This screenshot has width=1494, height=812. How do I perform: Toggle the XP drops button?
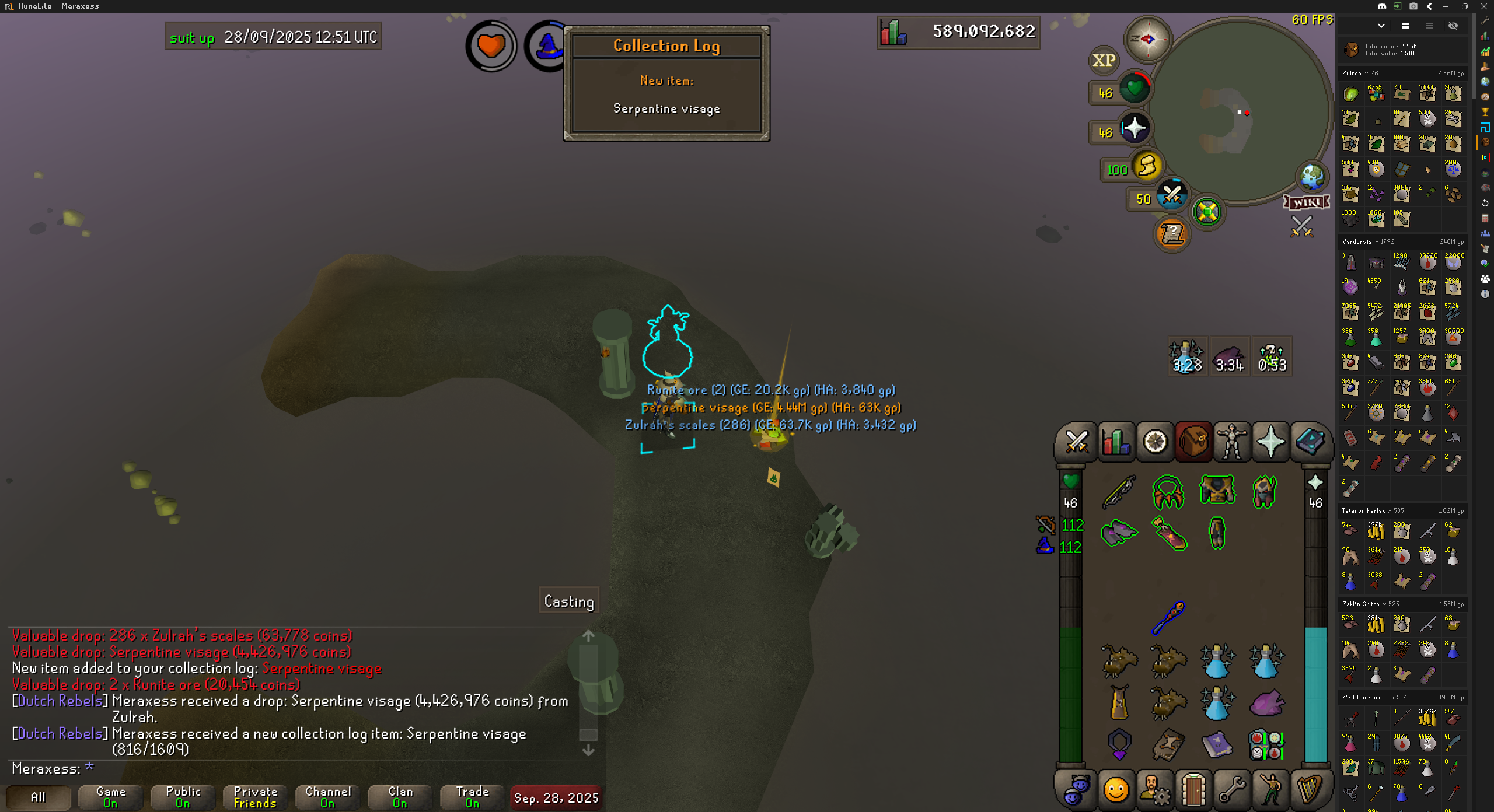(x=1104, y=60)
